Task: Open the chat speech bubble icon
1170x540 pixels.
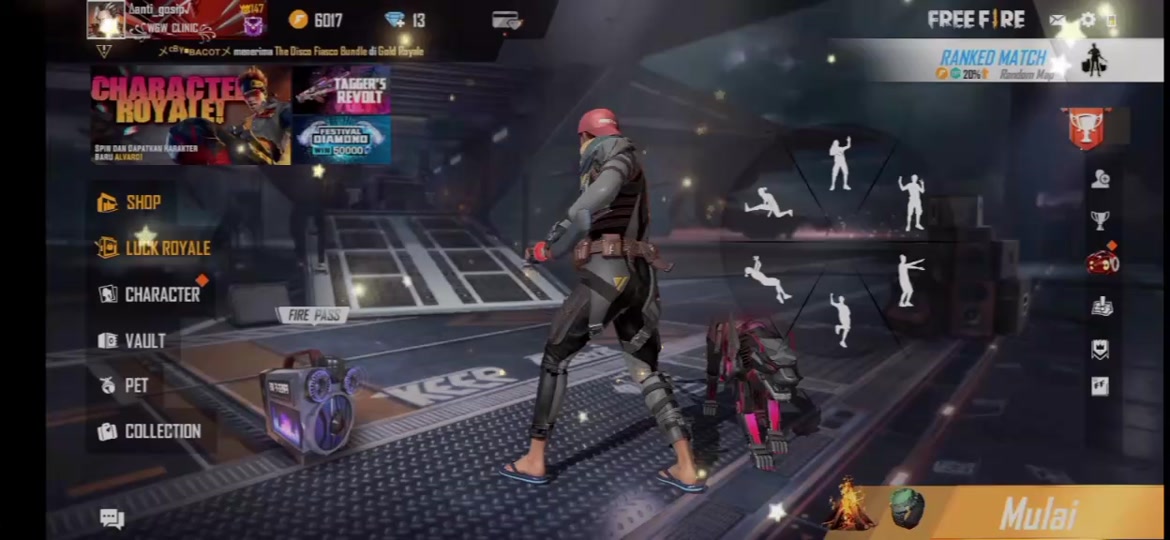Action: click(x=112, y=517)
